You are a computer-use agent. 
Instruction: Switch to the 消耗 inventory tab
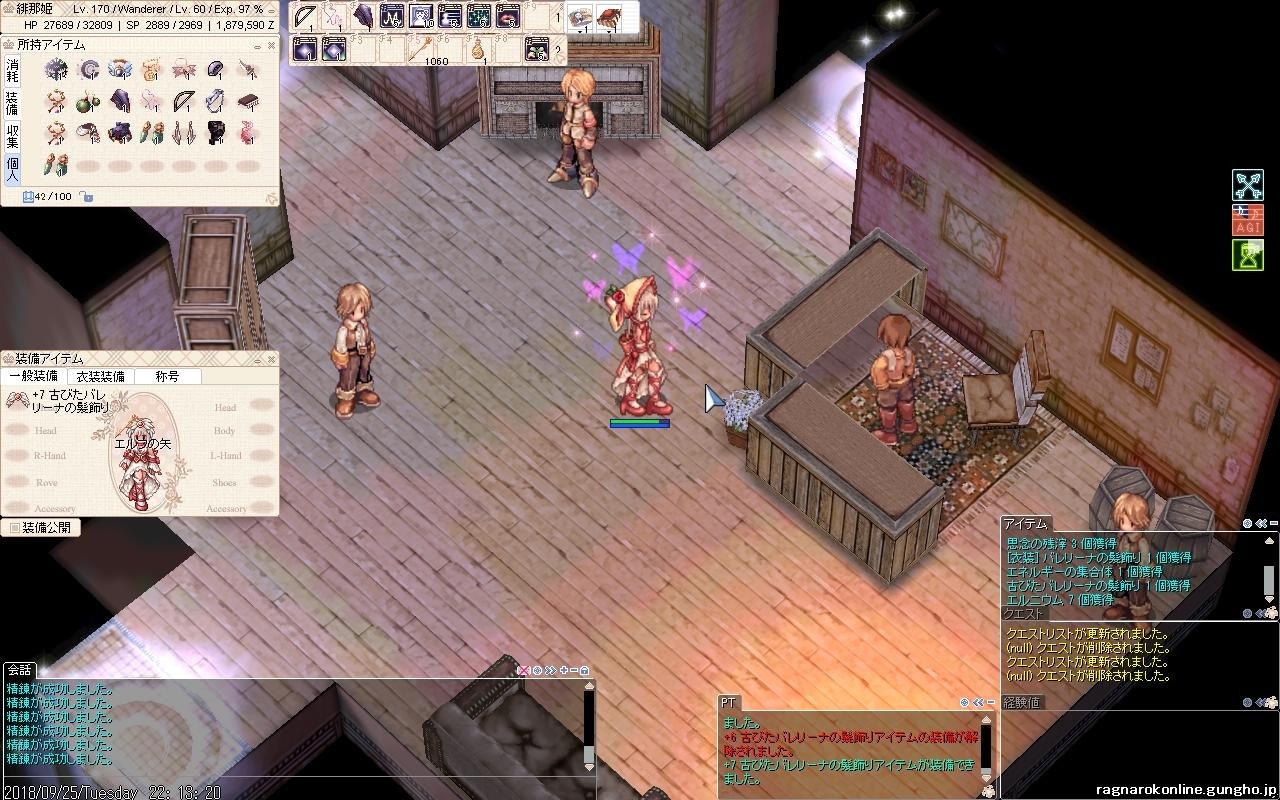[12, 70]
